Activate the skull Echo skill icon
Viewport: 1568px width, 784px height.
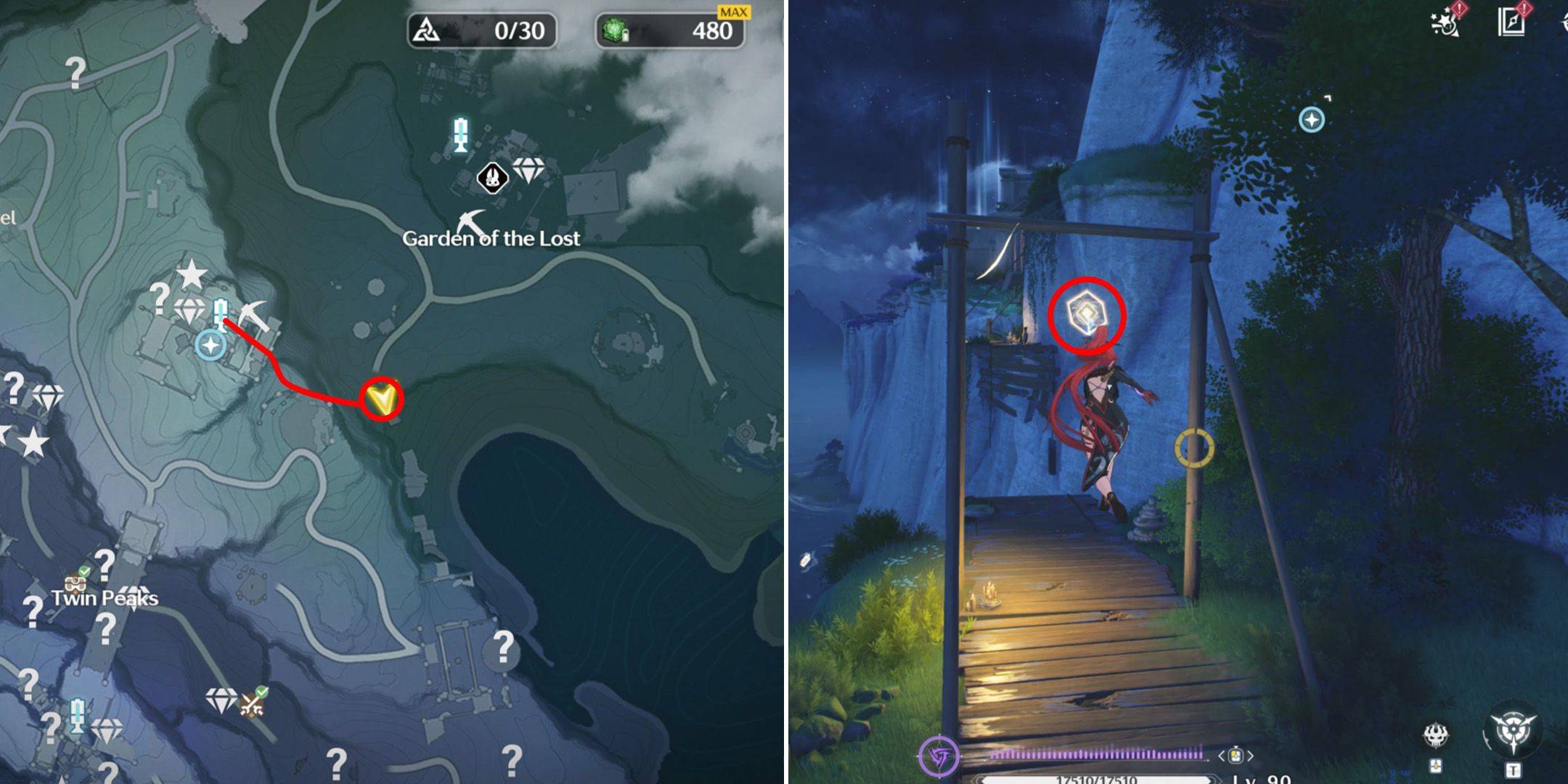pos(1435,736)
